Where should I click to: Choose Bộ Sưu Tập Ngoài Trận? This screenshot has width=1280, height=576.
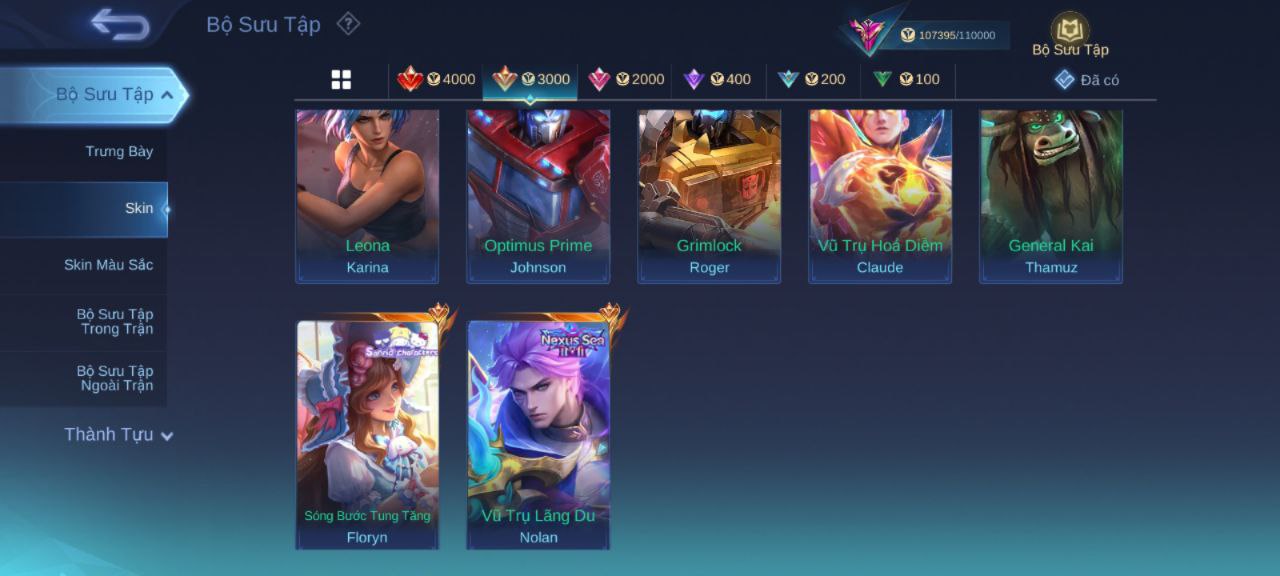[115, 378]
